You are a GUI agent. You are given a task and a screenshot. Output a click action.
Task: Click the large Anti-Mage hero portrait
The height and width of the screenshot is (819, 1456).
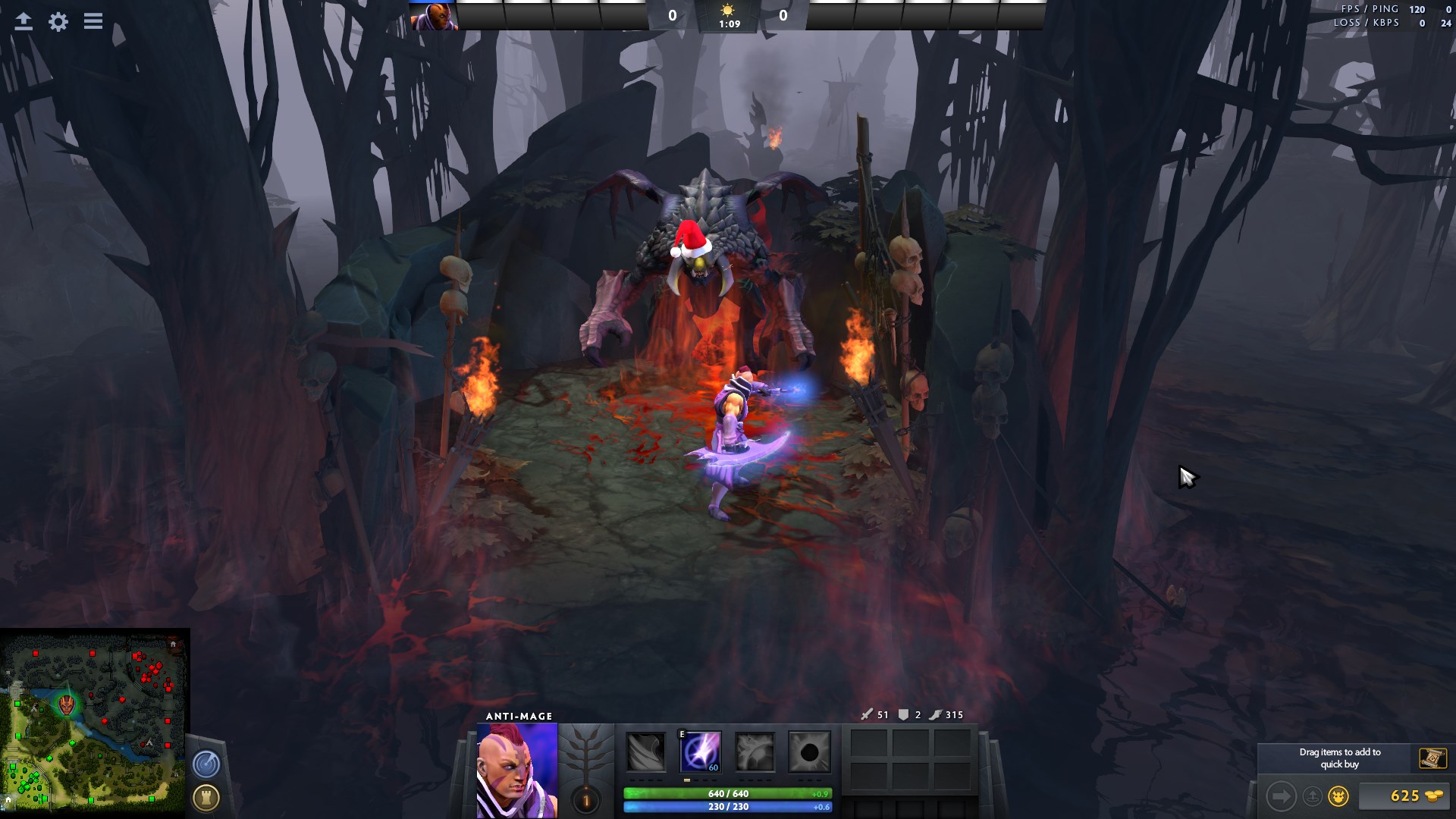517,770
